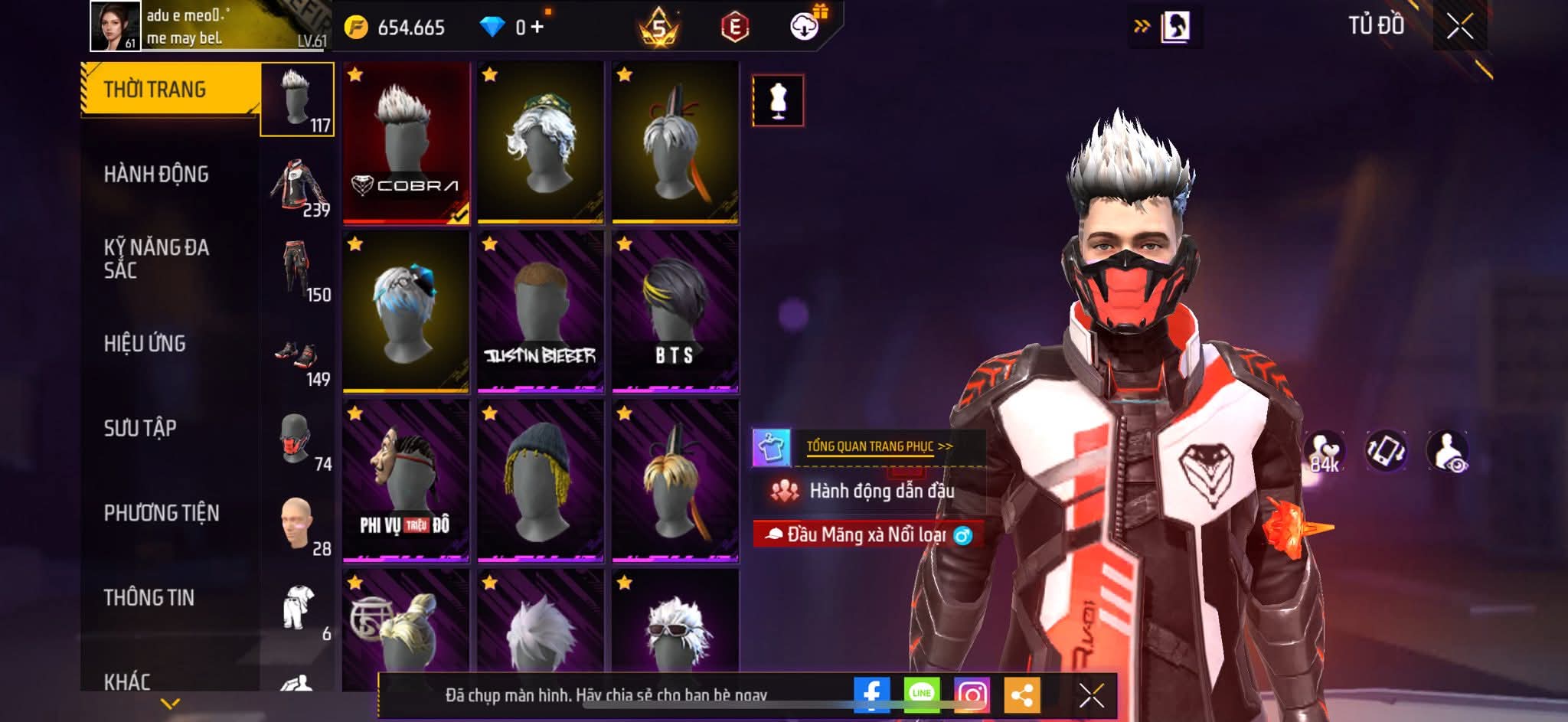Dismiss the screenshot share banner
Viewport: 1568px width, 722px height.
[1091, 695]
